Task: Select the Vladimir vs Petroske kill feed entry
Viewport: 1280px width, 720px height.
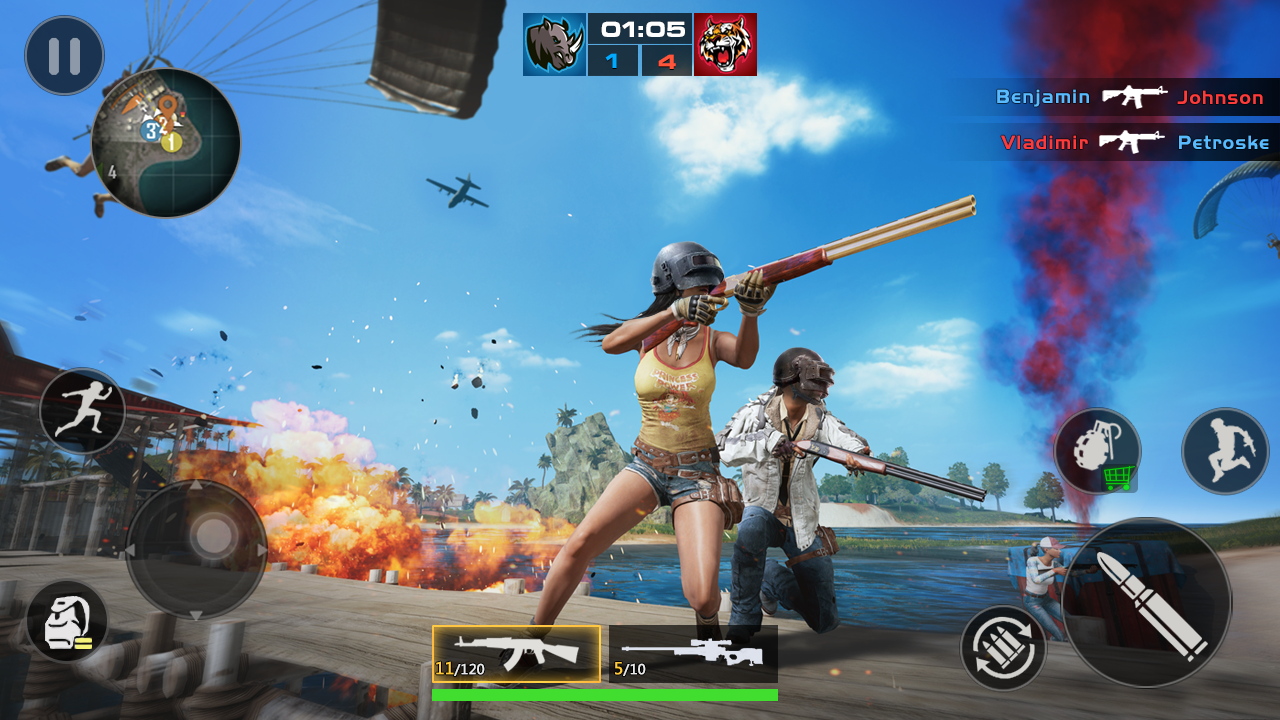Action: tap(1130, 142)
